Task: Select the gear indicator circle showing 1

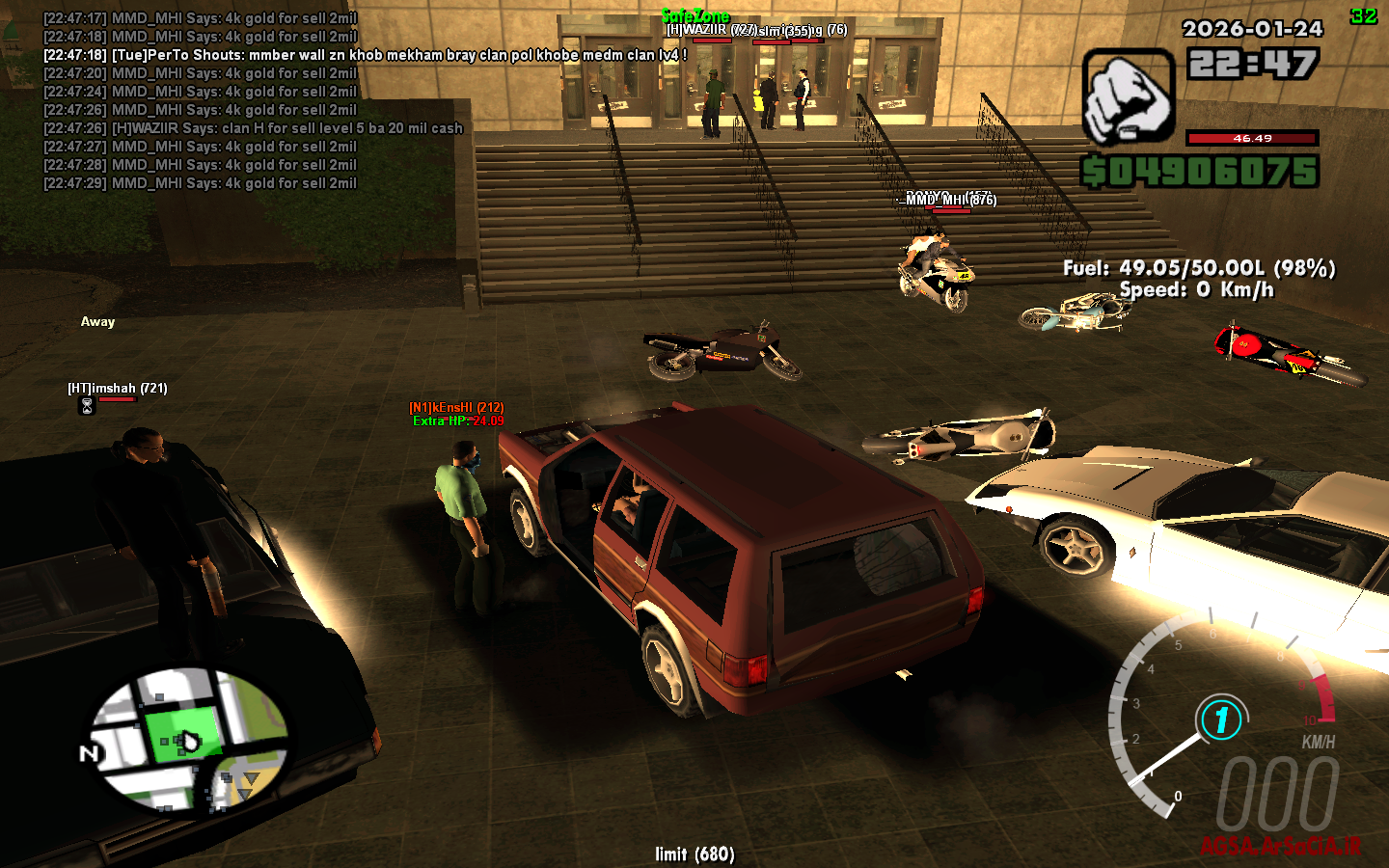Action: point(1221,719)
